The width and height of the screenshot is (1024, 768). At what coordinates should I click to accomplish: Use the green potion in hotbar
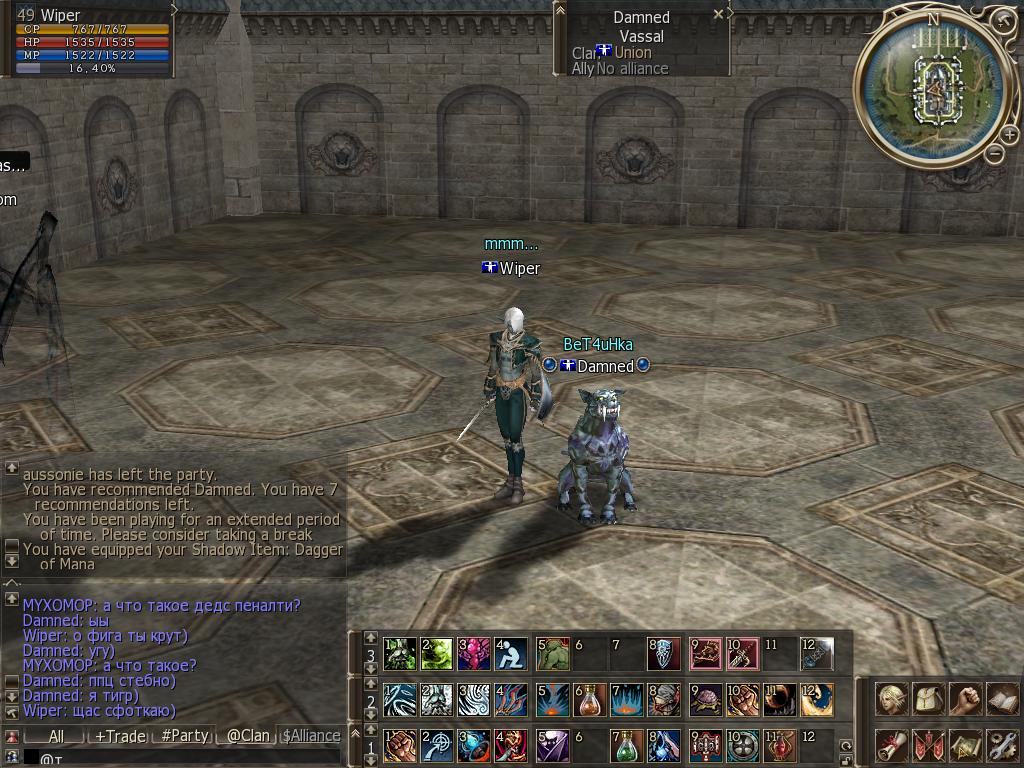pyautogui.click(x=626, y=746)
